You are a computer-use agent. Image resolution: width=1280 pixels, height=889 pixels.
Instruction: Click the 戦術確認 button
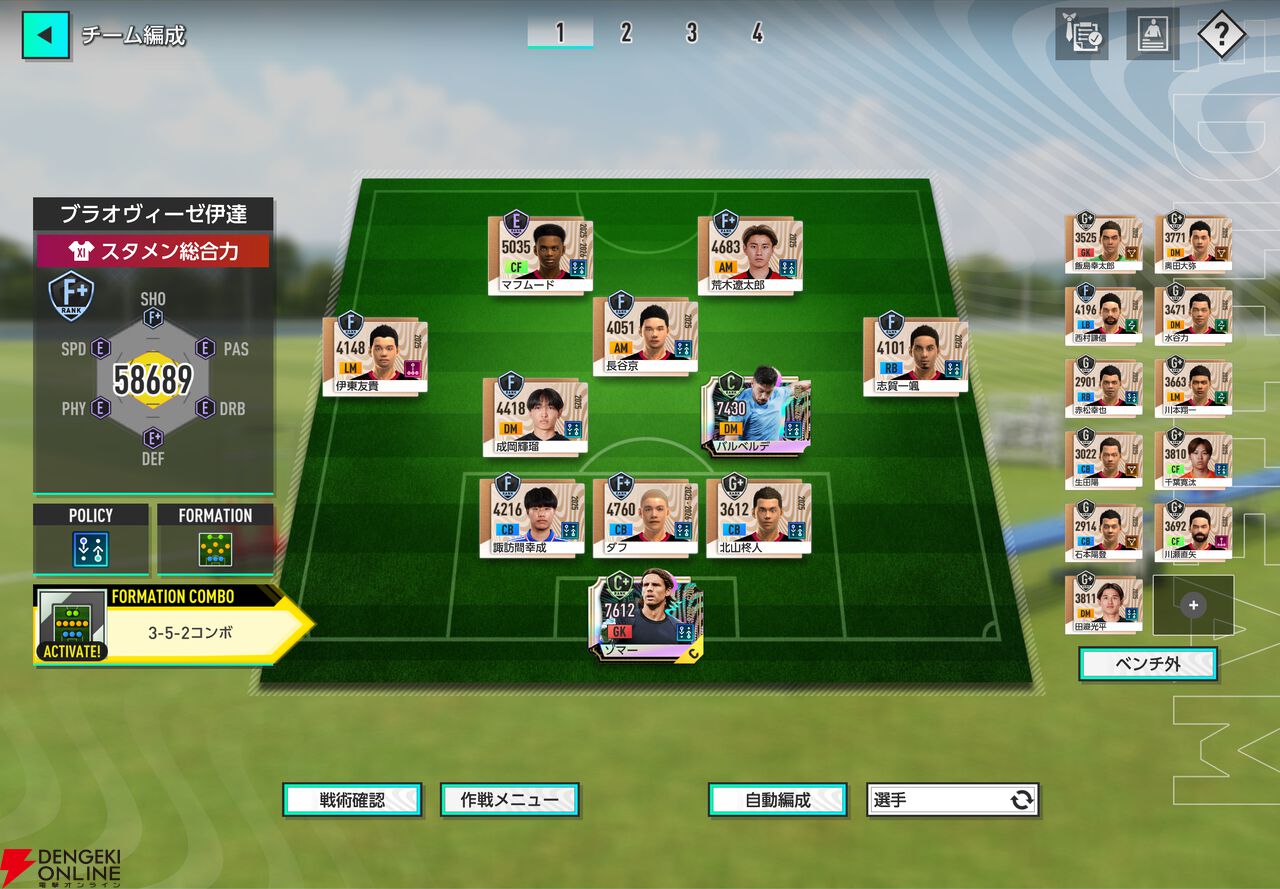[352, 799]
